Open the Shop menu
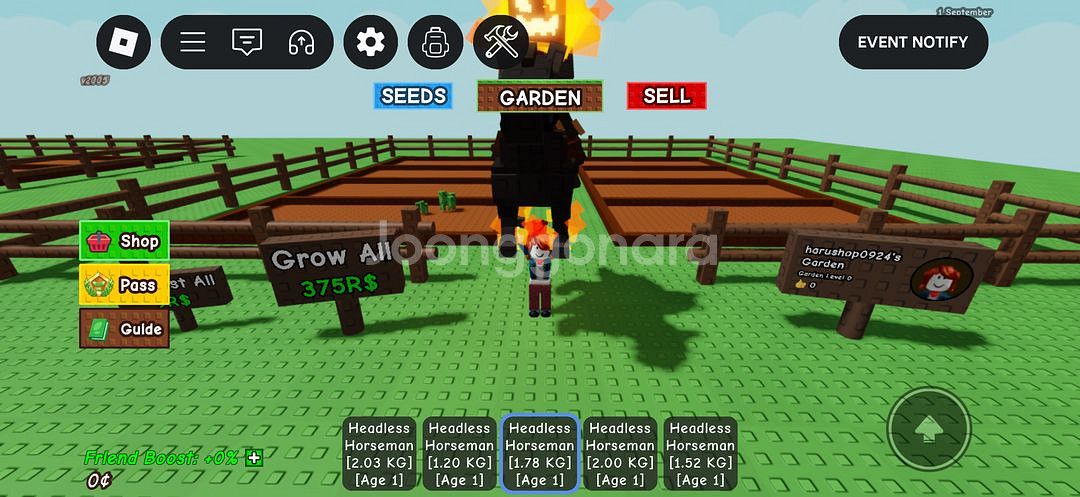Image resolution: width=1080 pixels, height=497 pixels. pos(125,241)
